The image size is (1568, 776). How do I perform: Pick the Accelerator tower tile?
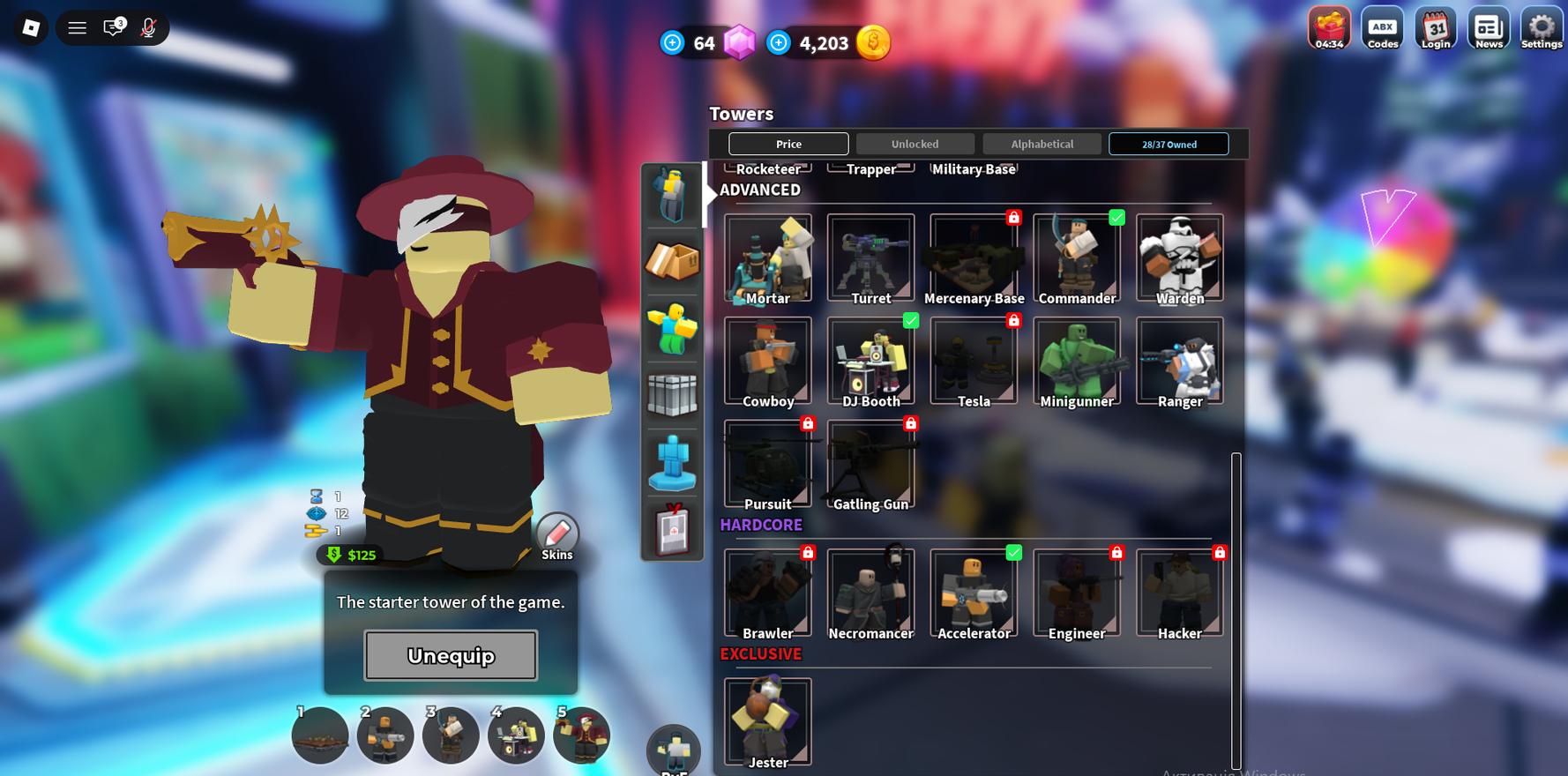974,593
